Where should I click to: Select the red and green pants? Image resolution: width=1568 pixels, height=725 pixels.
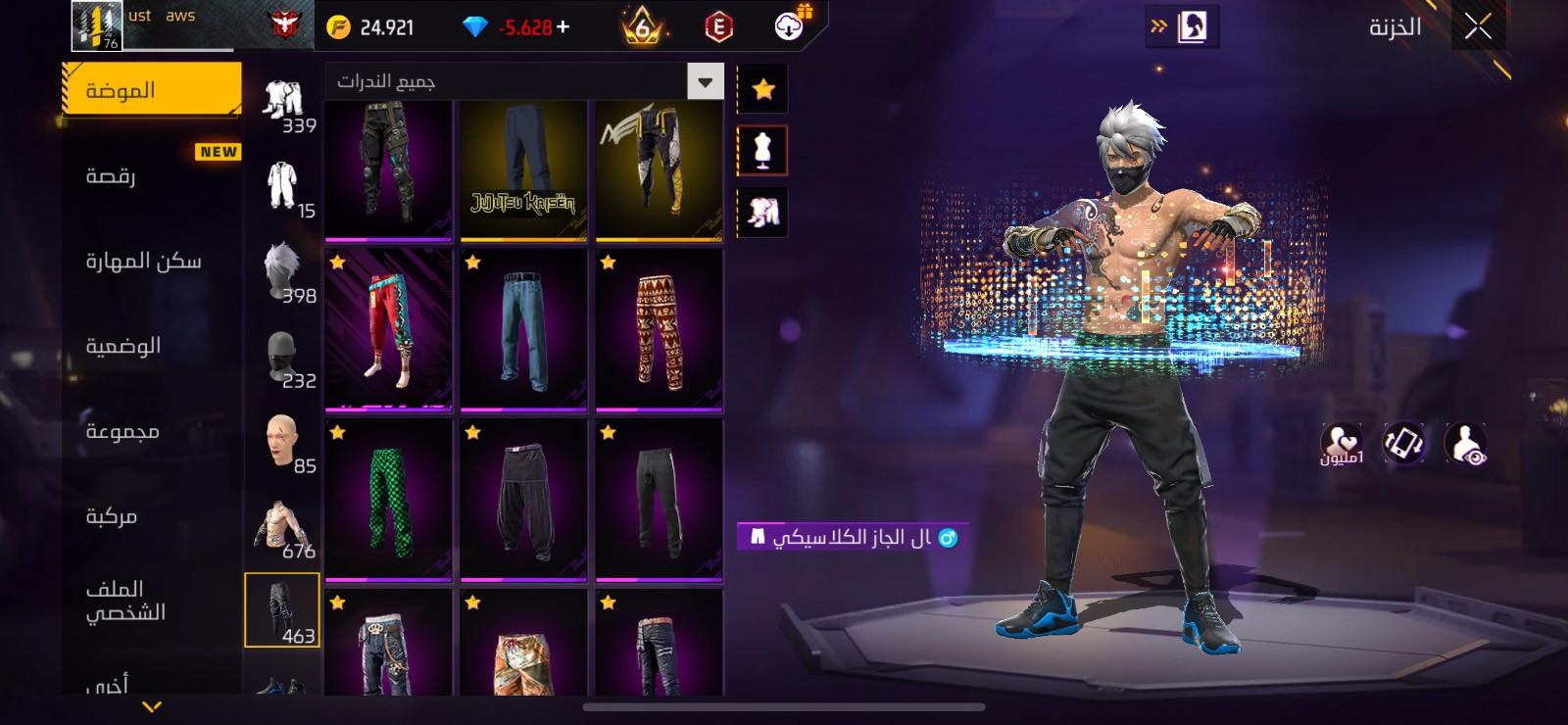[x=389, y=329]
